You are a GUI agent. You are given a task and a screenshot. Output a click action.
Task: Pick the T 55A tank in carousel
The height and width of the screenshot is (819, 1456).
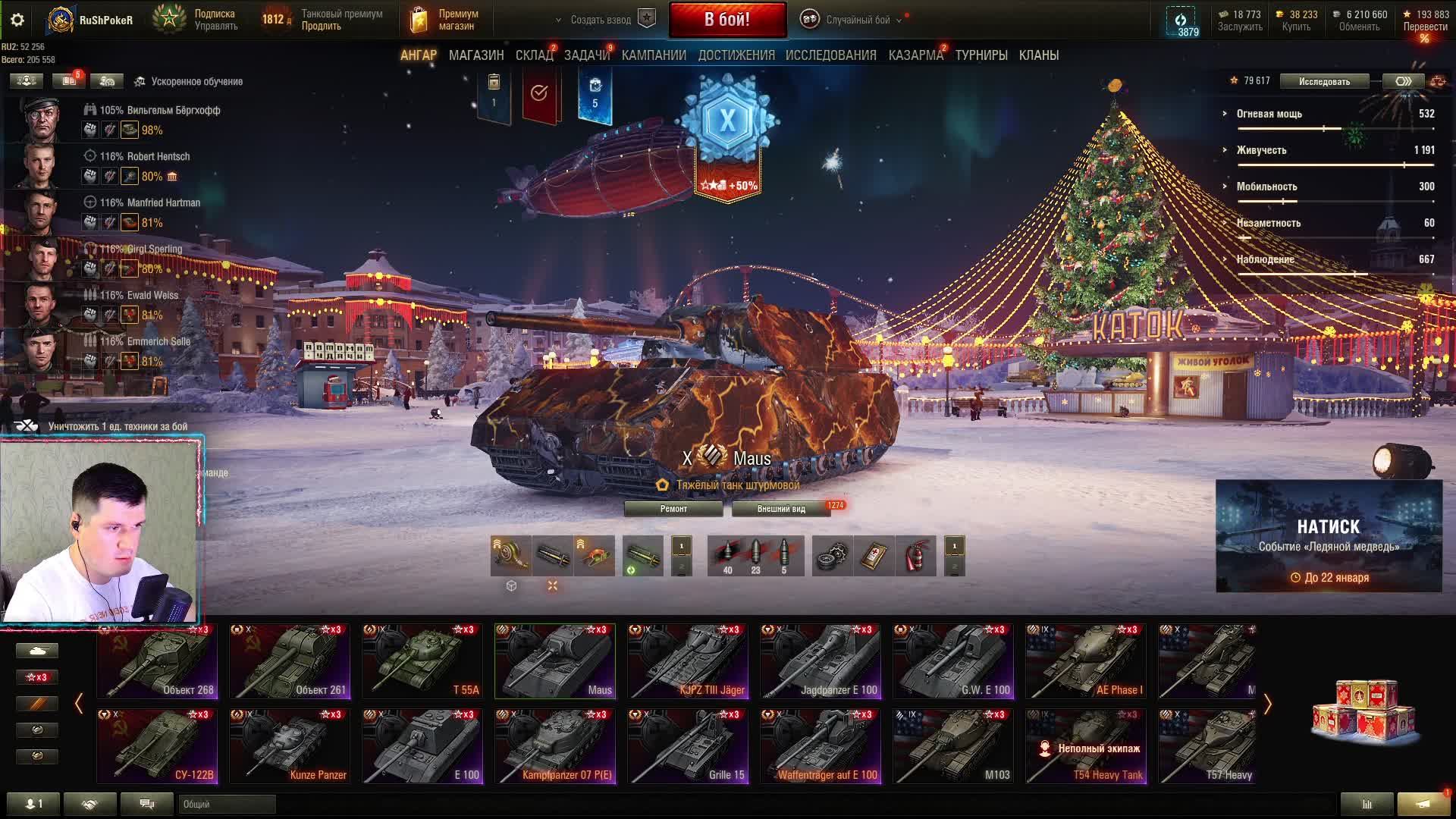422,661
